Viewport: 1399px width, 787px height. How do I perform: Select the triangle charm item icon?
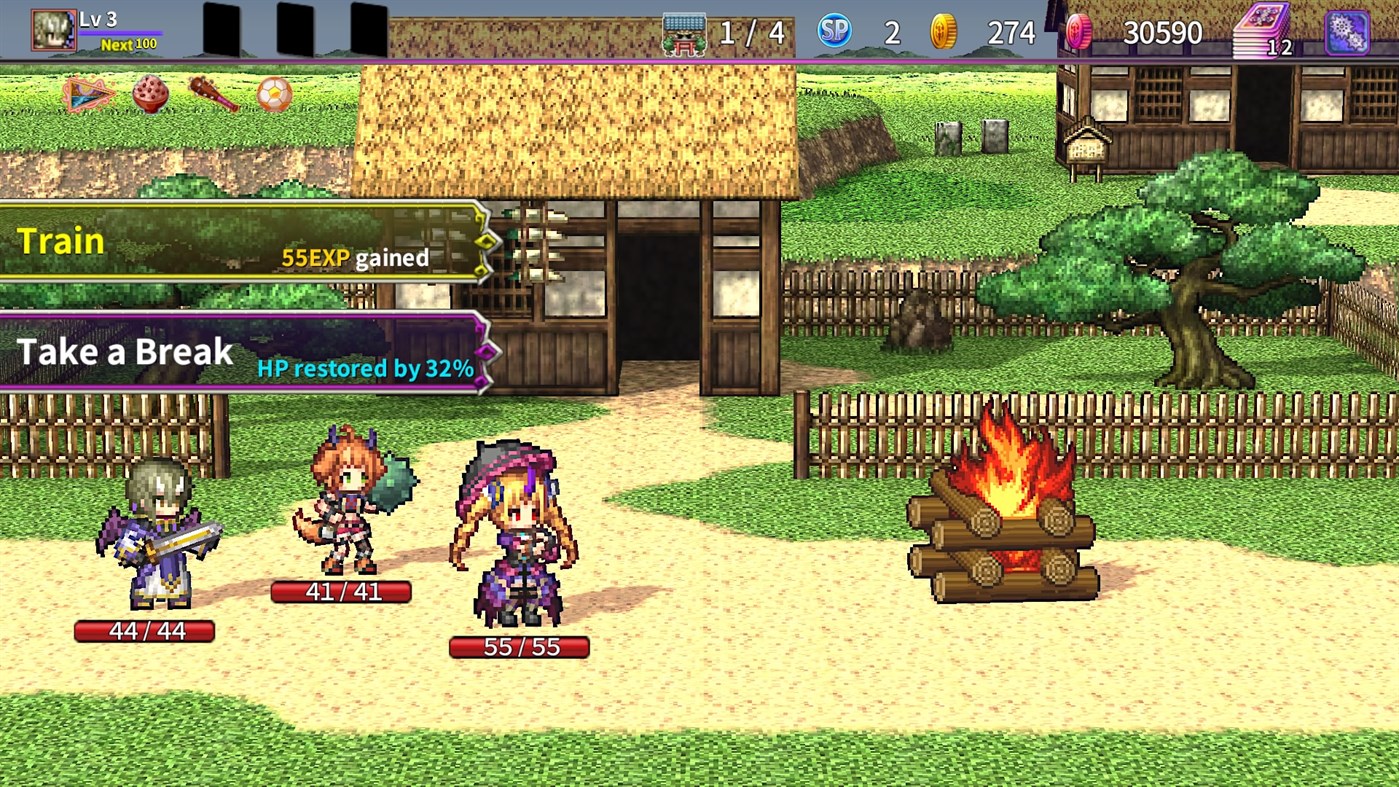point(88,91)
